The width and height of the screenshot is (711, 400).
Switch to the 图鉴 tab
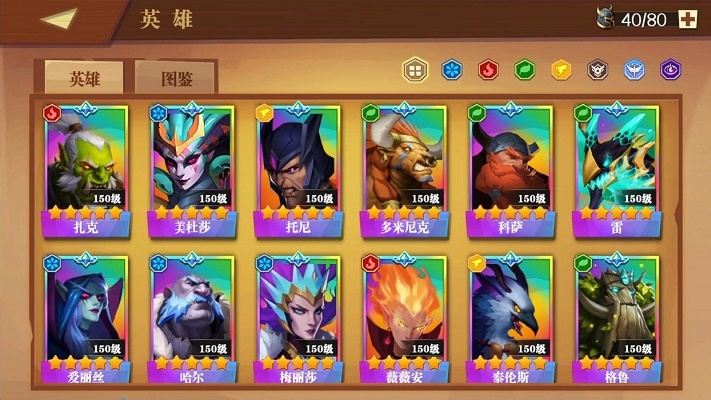tap(175, 76)
